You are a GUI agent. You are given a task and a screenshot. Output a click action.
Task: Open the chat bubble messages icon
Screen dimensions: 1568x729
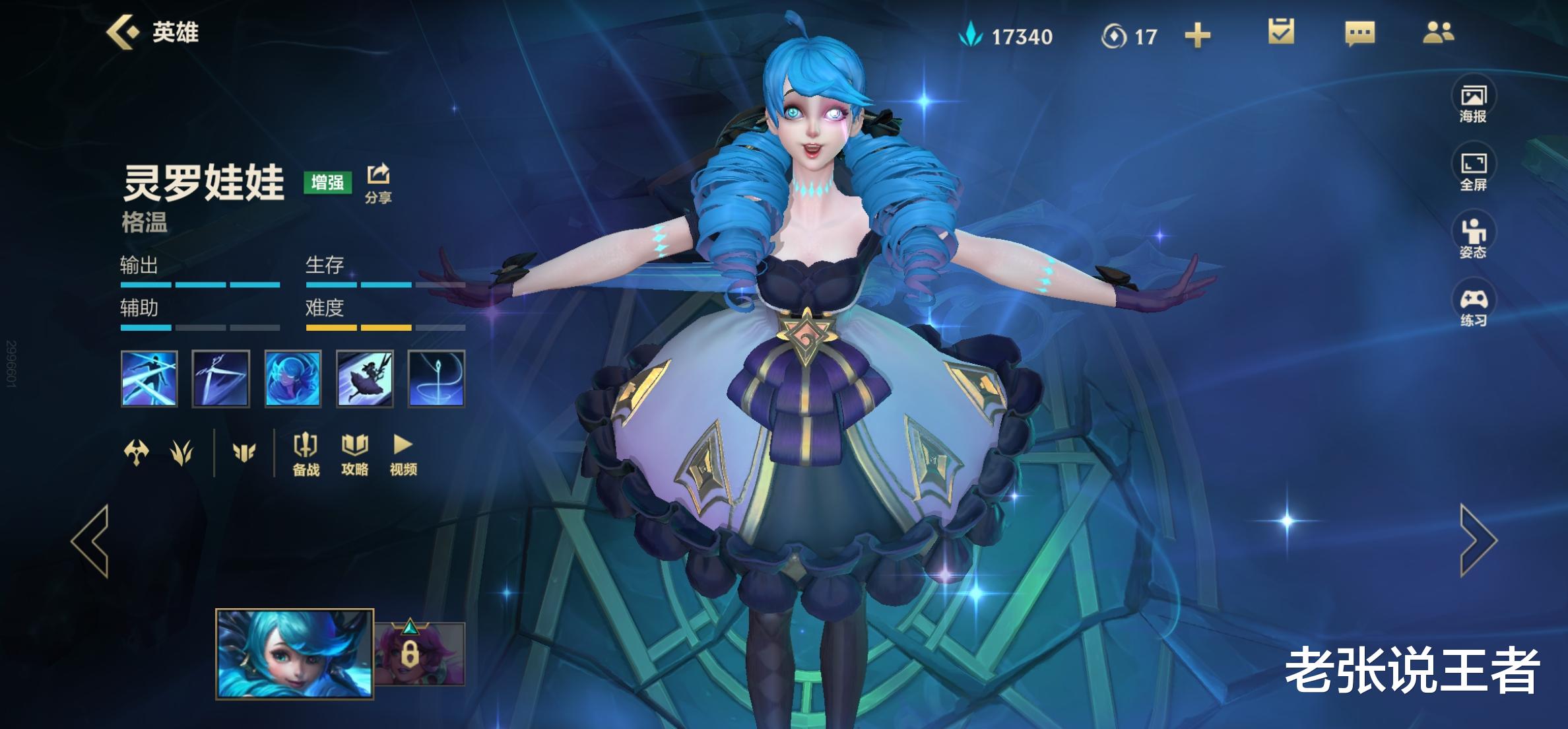[1359, 33]
